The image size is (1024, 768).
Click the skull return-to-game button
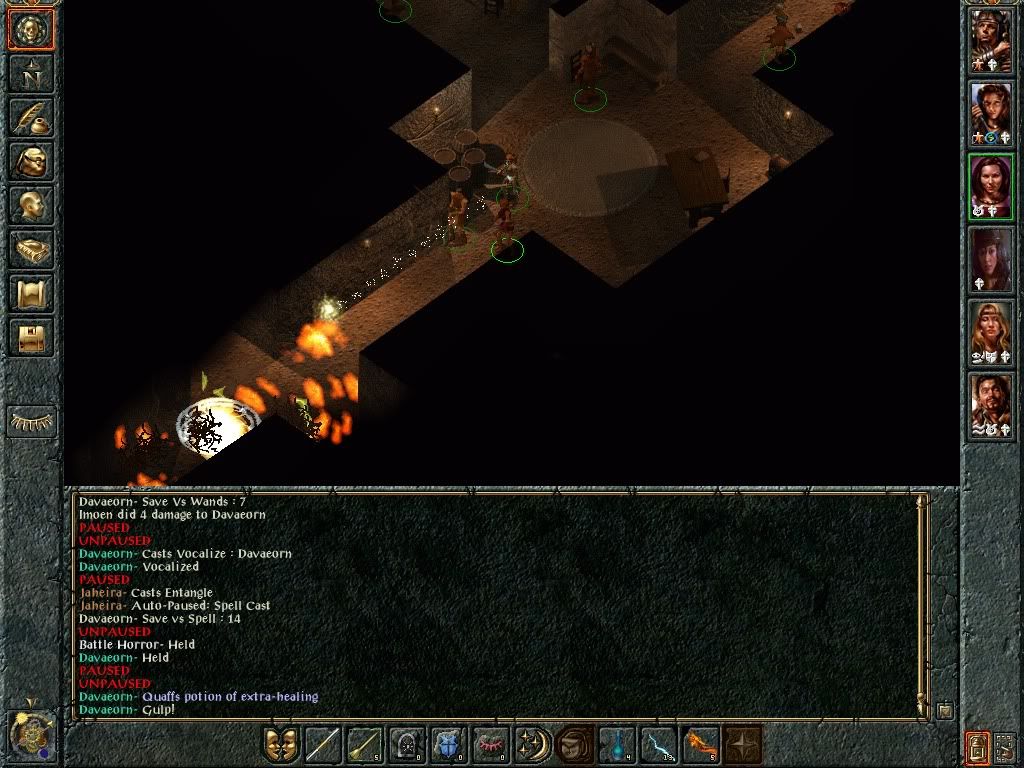(x=31, y=29)
